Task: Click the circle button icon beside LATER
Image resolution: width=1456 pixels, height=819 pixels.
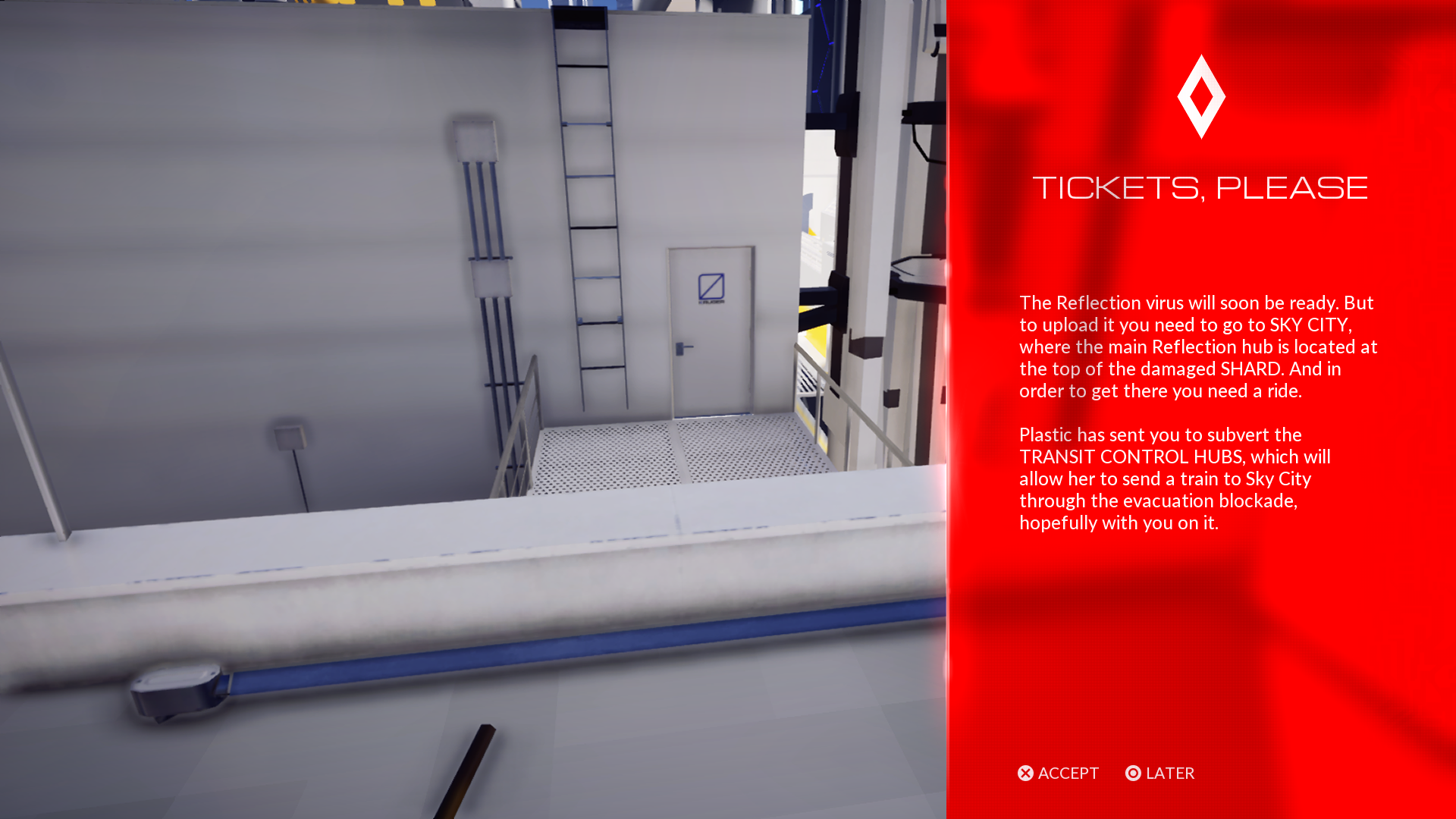Action: coord(1133,773)
